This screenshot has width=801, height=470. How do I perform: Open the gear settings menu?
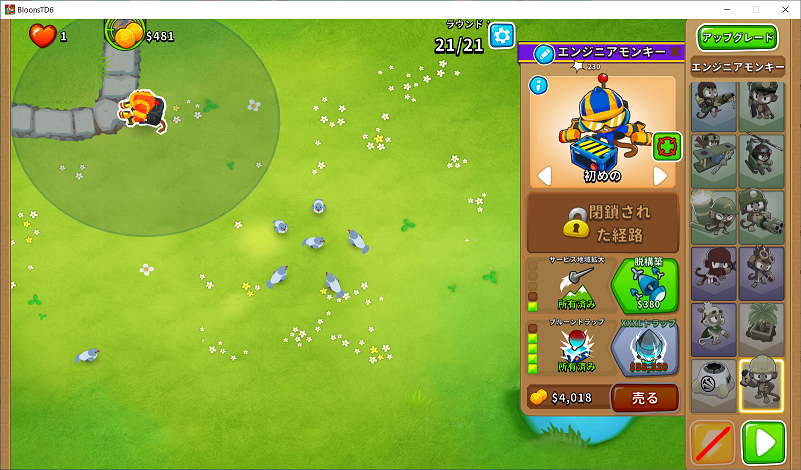pos(501,35)
